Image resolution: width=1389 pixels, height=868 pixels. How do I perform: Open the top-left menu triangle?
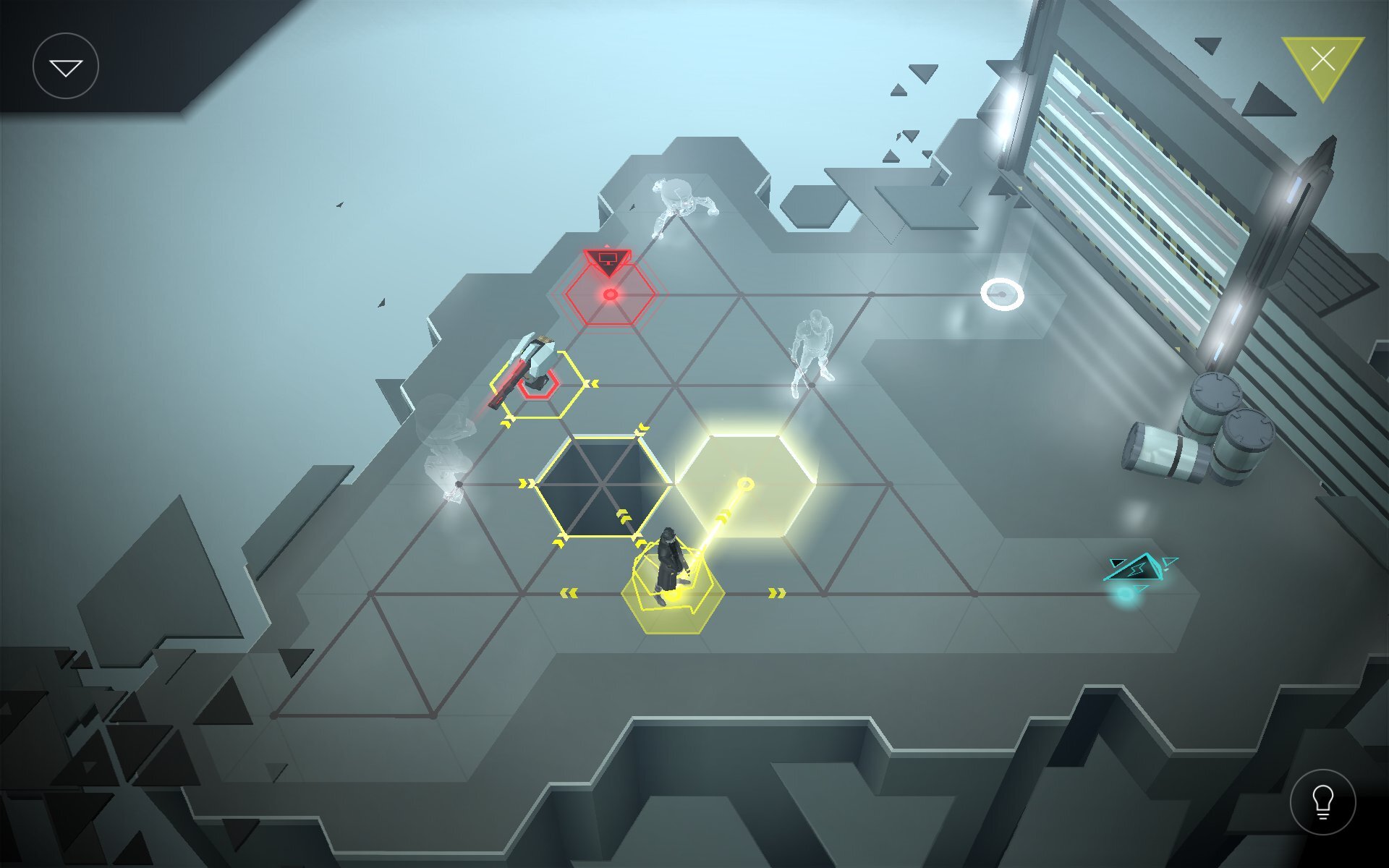point(67,66)
